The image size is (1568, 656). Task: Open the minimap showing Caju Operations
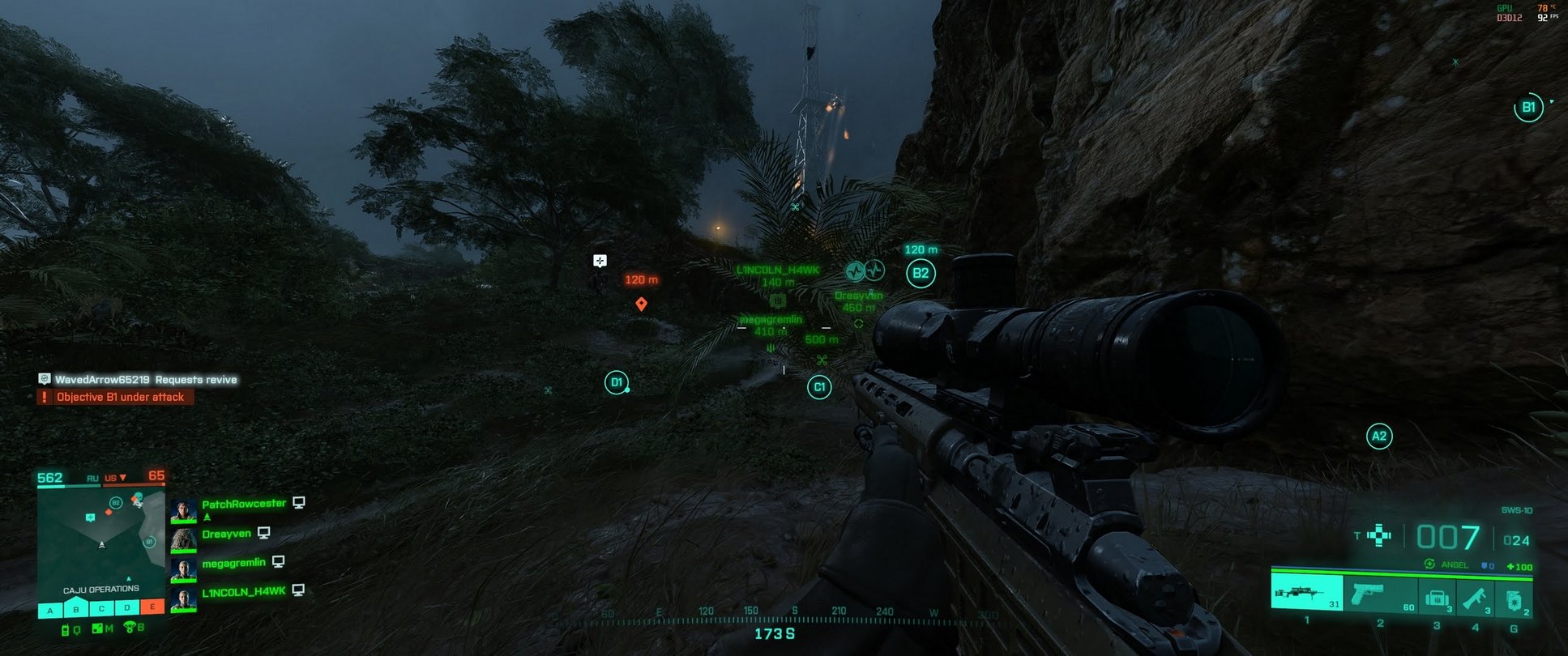tap(101, 541)
